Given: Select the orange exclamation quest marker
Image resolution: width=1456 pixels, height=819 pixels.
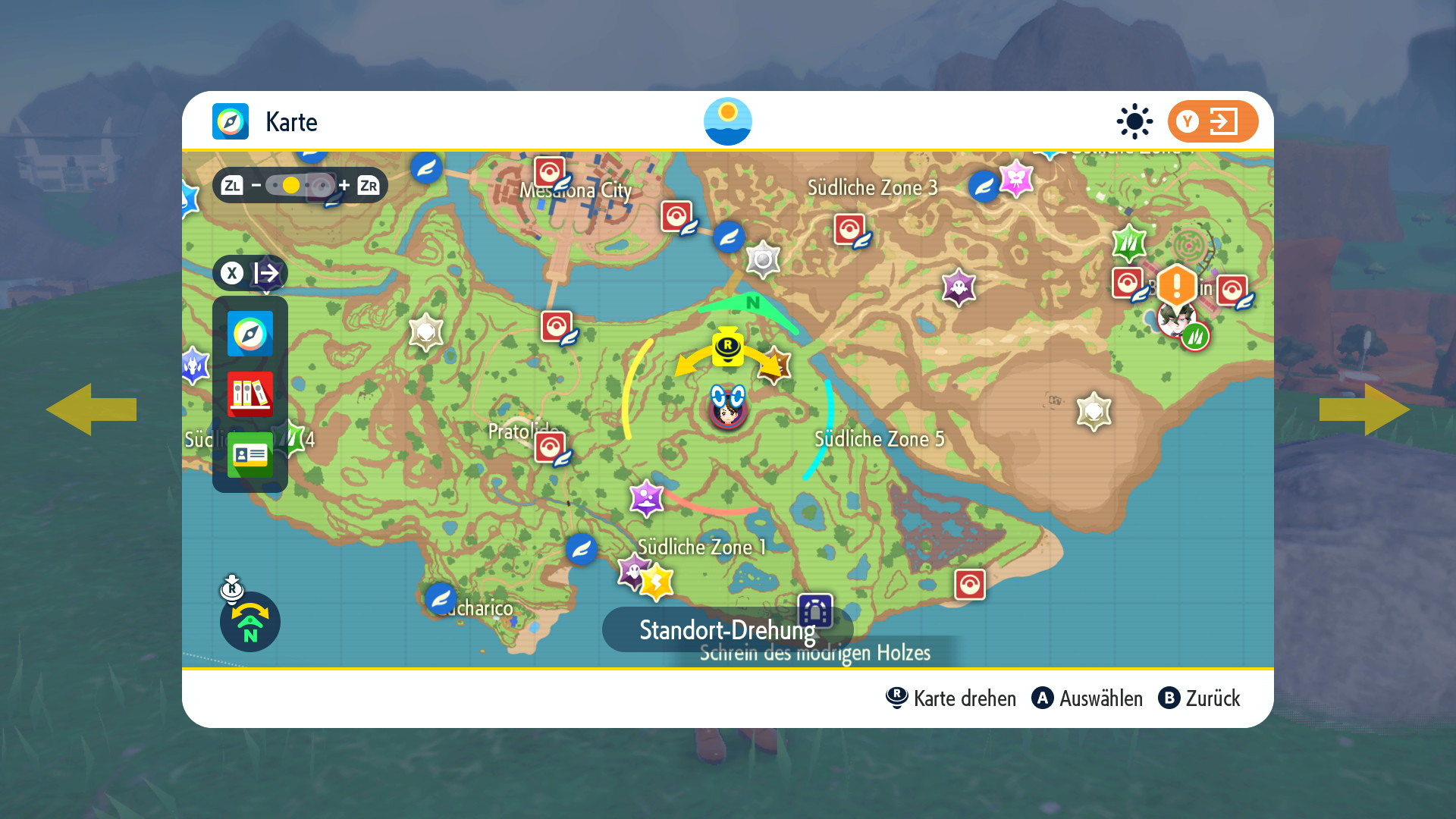Looking at the screenshot, I should (x=1176, y=285).
